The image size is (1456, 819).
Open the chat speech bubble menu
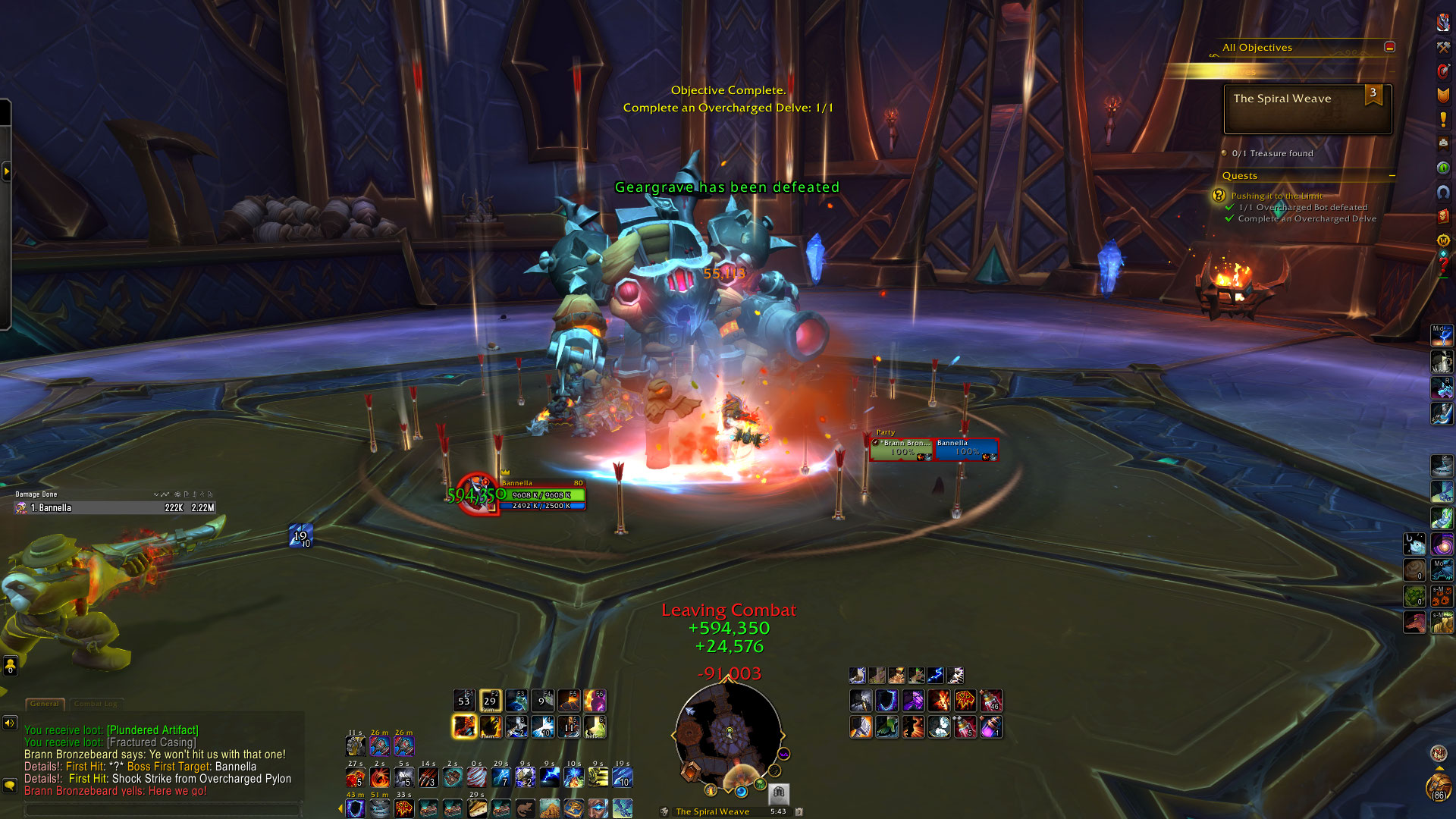(x=10, y=786)
